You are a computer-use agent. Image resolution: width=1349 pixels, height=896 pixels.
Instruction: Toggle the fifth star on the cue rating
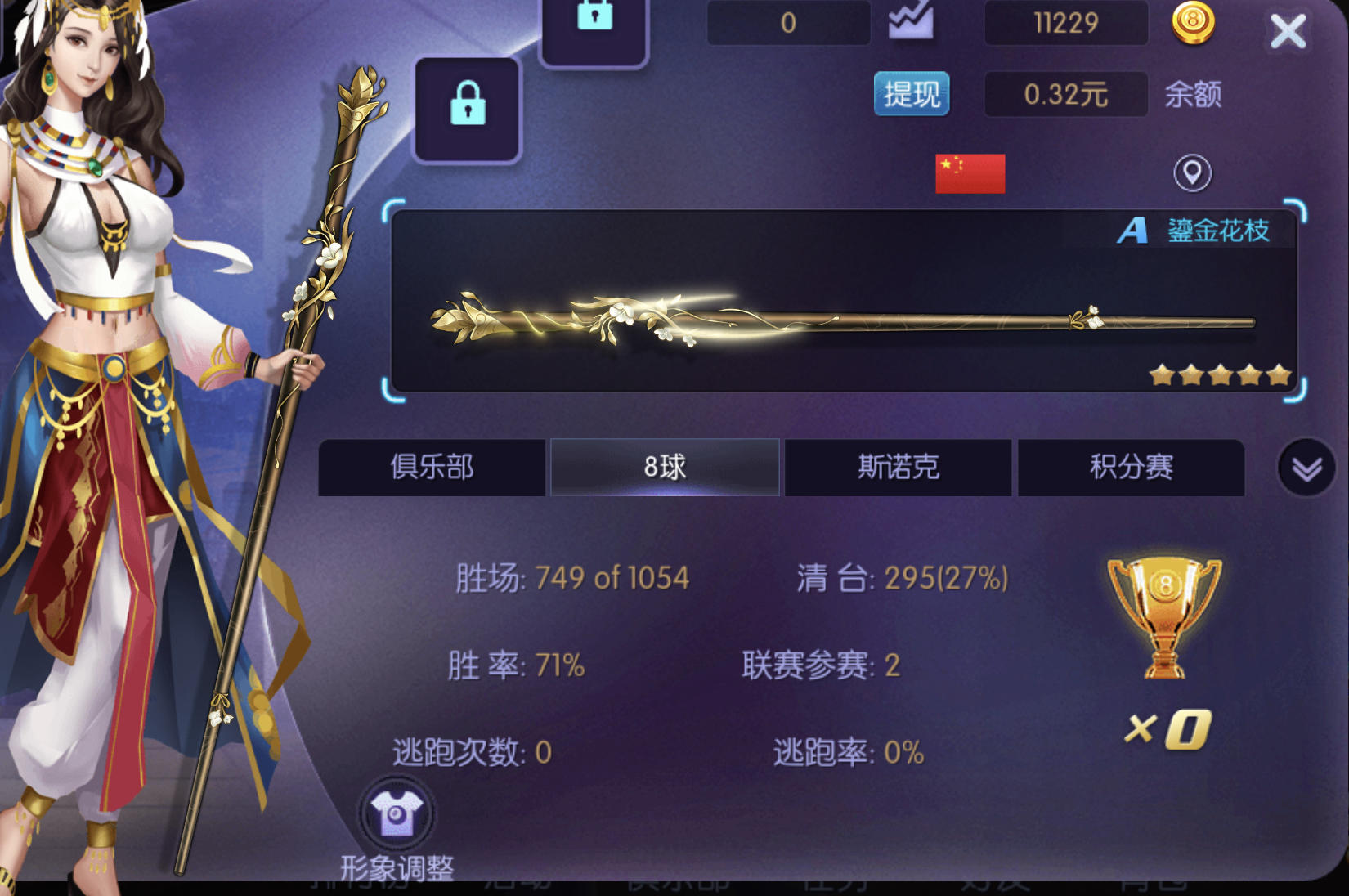pyautogui.click(x=1277, y=374)
